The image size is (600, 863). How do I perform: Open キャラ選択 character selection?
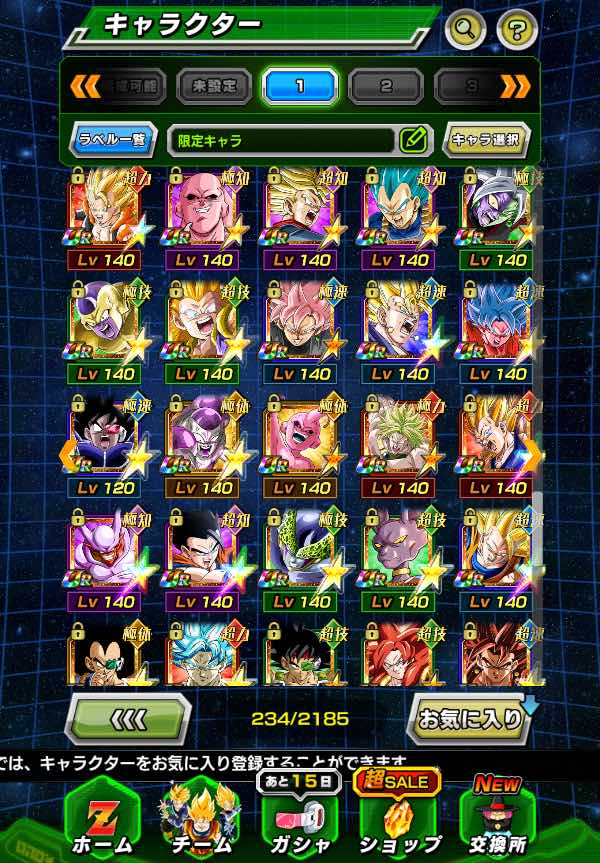486,140
